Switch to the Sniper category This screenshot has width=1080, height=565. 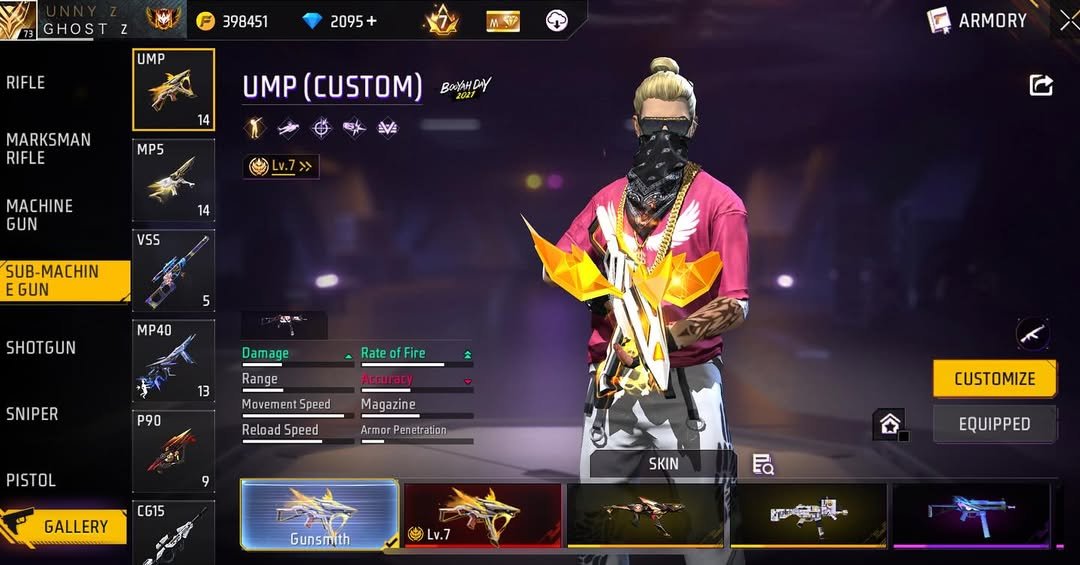click(32, 414)
